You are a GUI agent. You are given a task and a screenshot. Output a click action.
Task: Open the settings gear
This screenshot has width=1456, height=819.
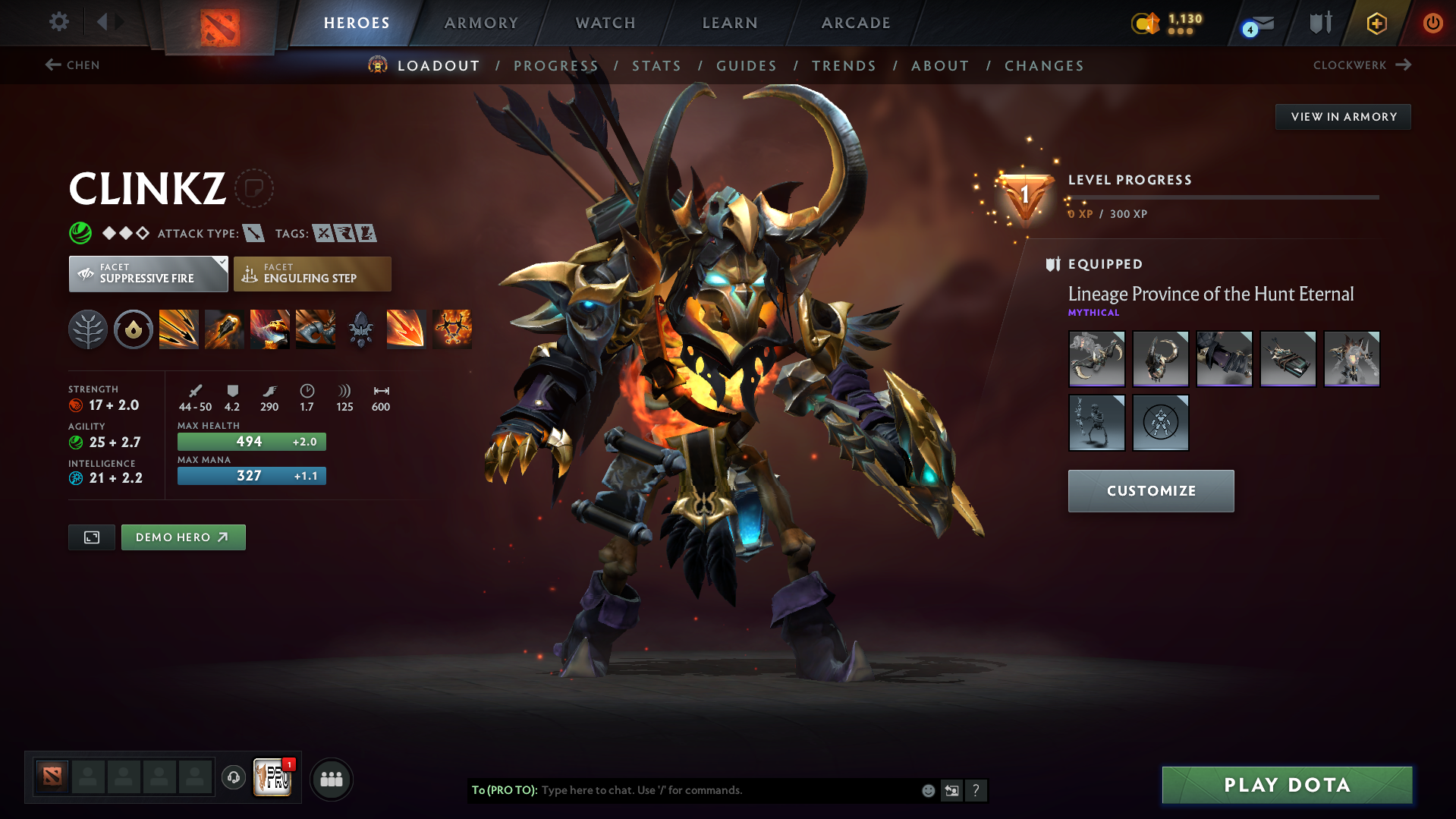pos(58,22)
